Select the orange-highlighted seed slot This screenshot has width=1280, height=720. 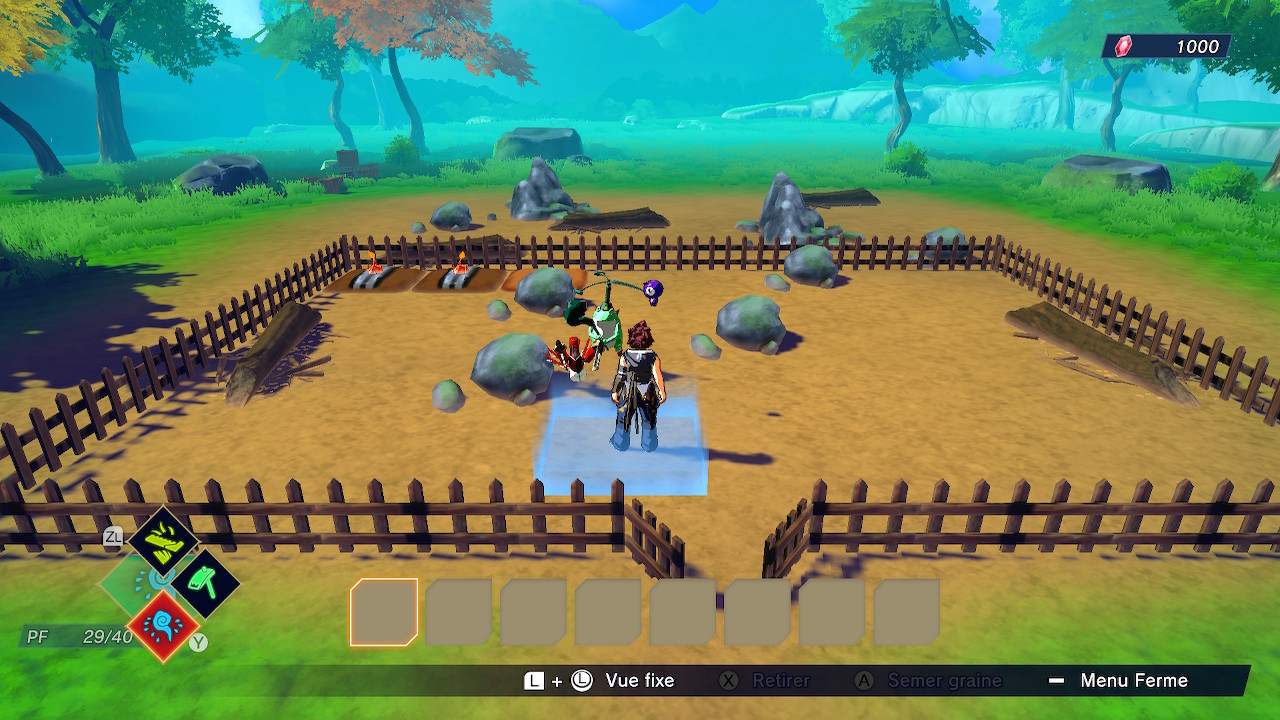384,612
